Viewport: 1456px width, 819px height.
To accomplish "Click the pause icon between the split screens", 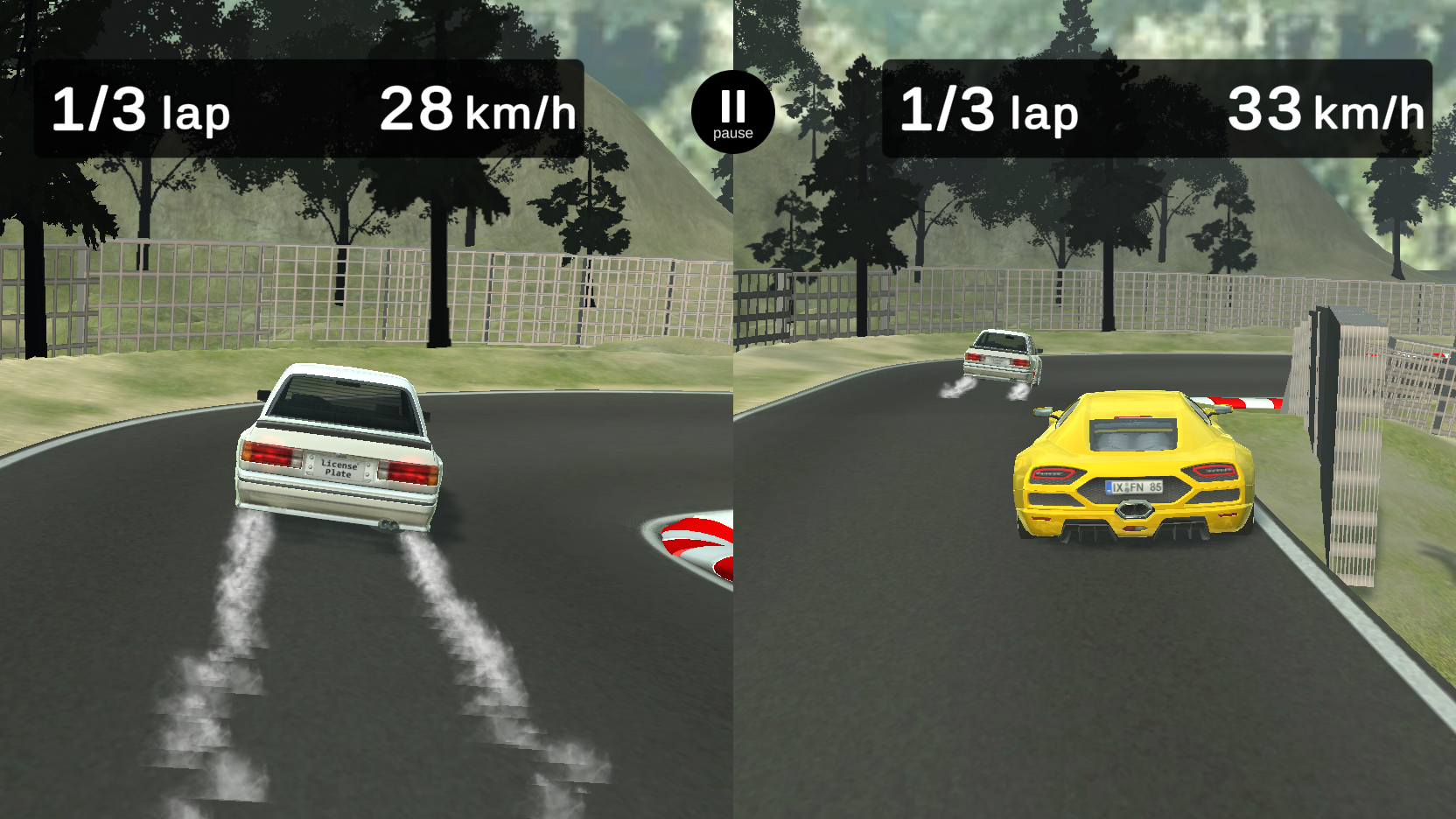I will pyautogui.click(x=732, y=108).
